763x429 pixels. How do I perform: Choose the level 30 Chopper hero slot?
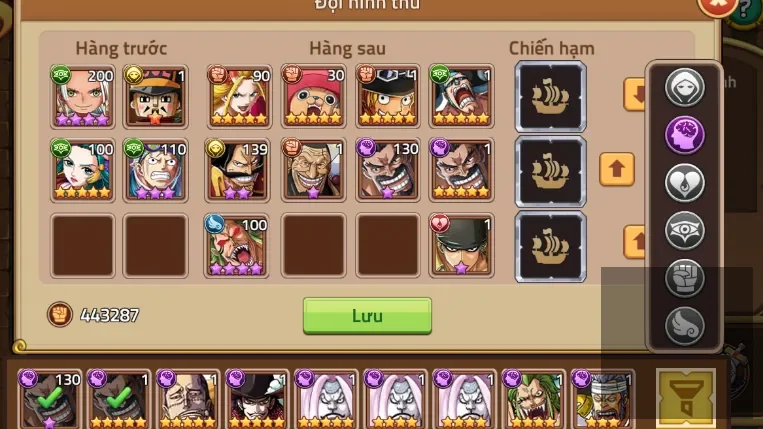point(314,96)
